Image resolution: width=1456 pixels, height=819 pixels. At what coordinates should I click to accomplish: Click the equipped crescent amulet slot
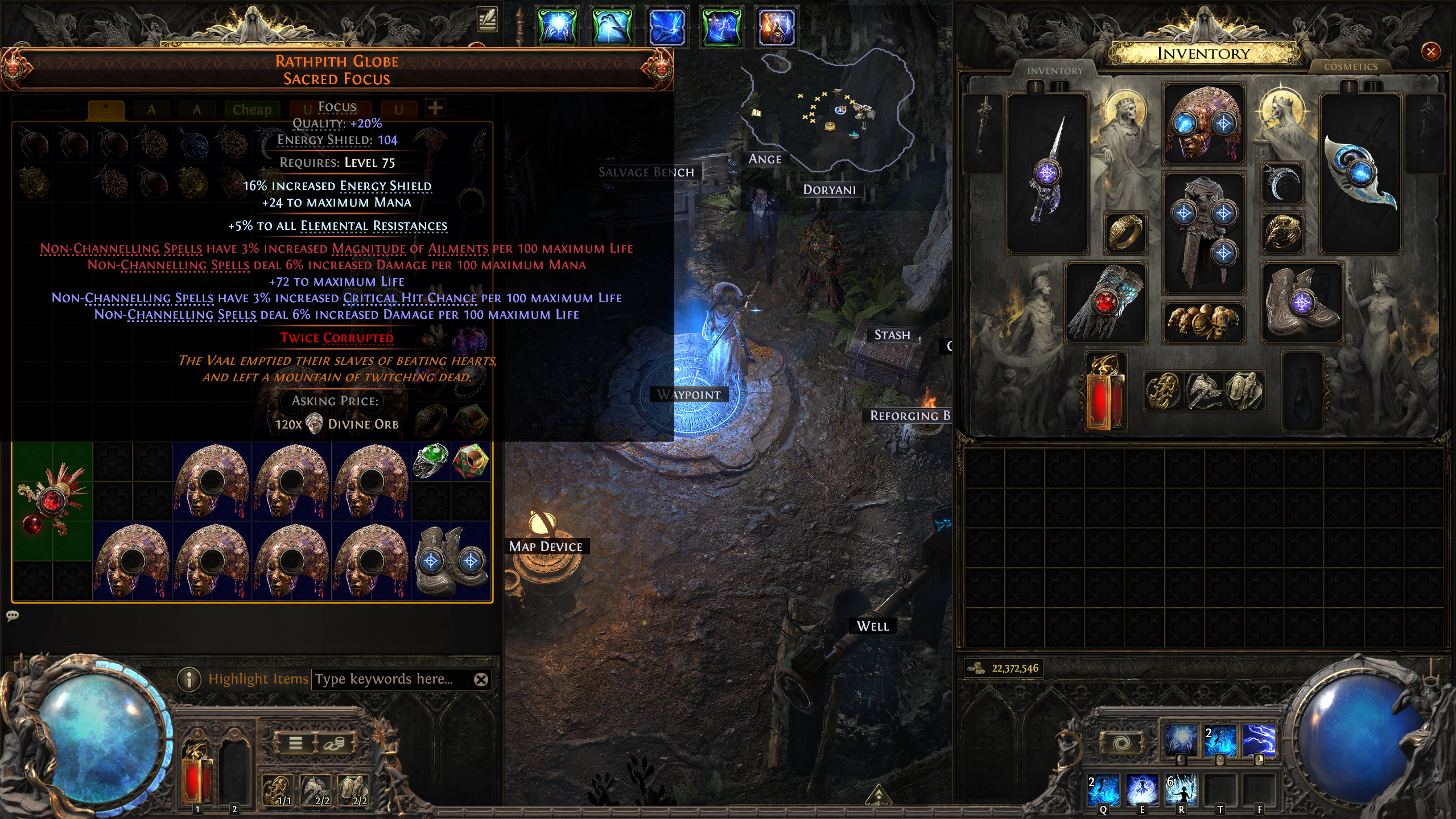click(1282, 183)
